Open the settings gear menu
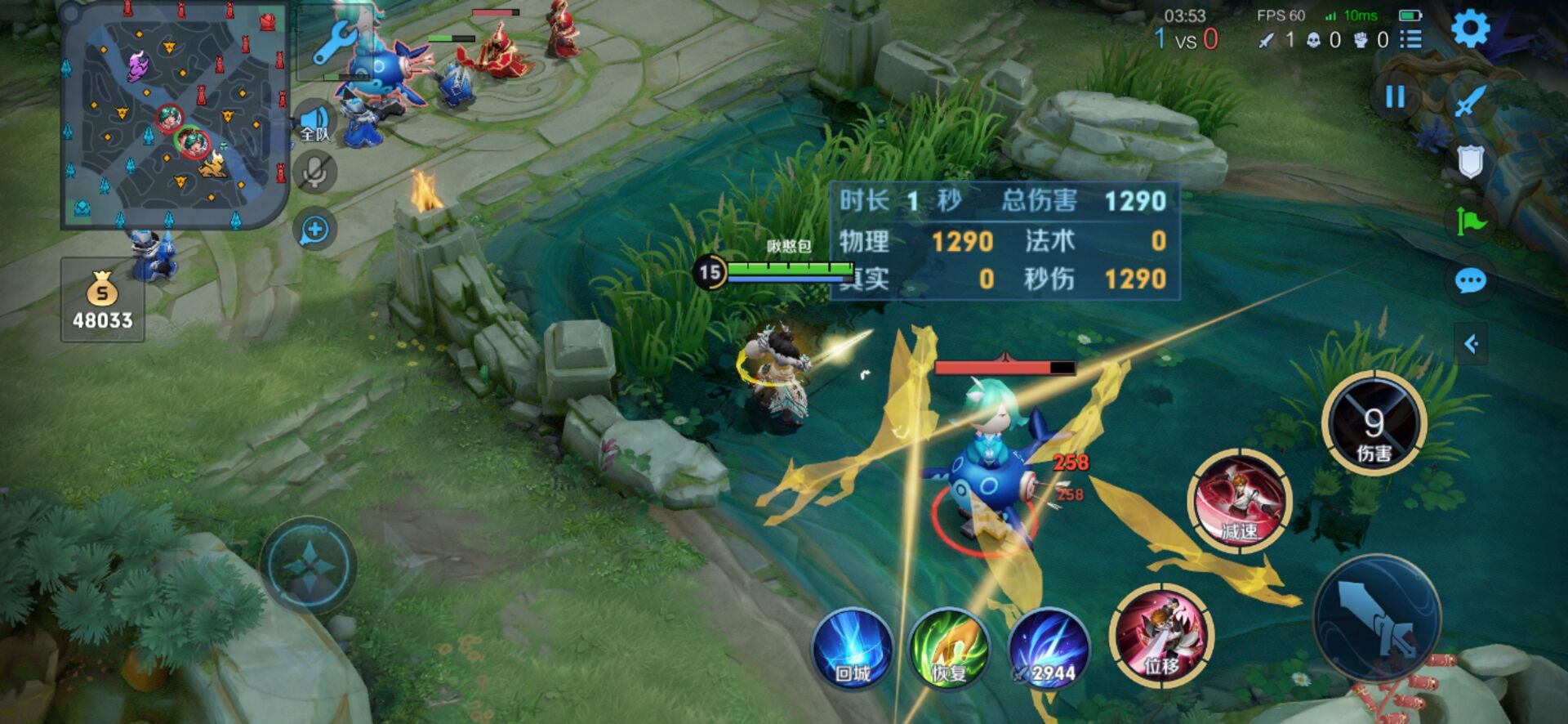The width and height of the screenshot is (1568, 724). click(x=1471, y=29)
